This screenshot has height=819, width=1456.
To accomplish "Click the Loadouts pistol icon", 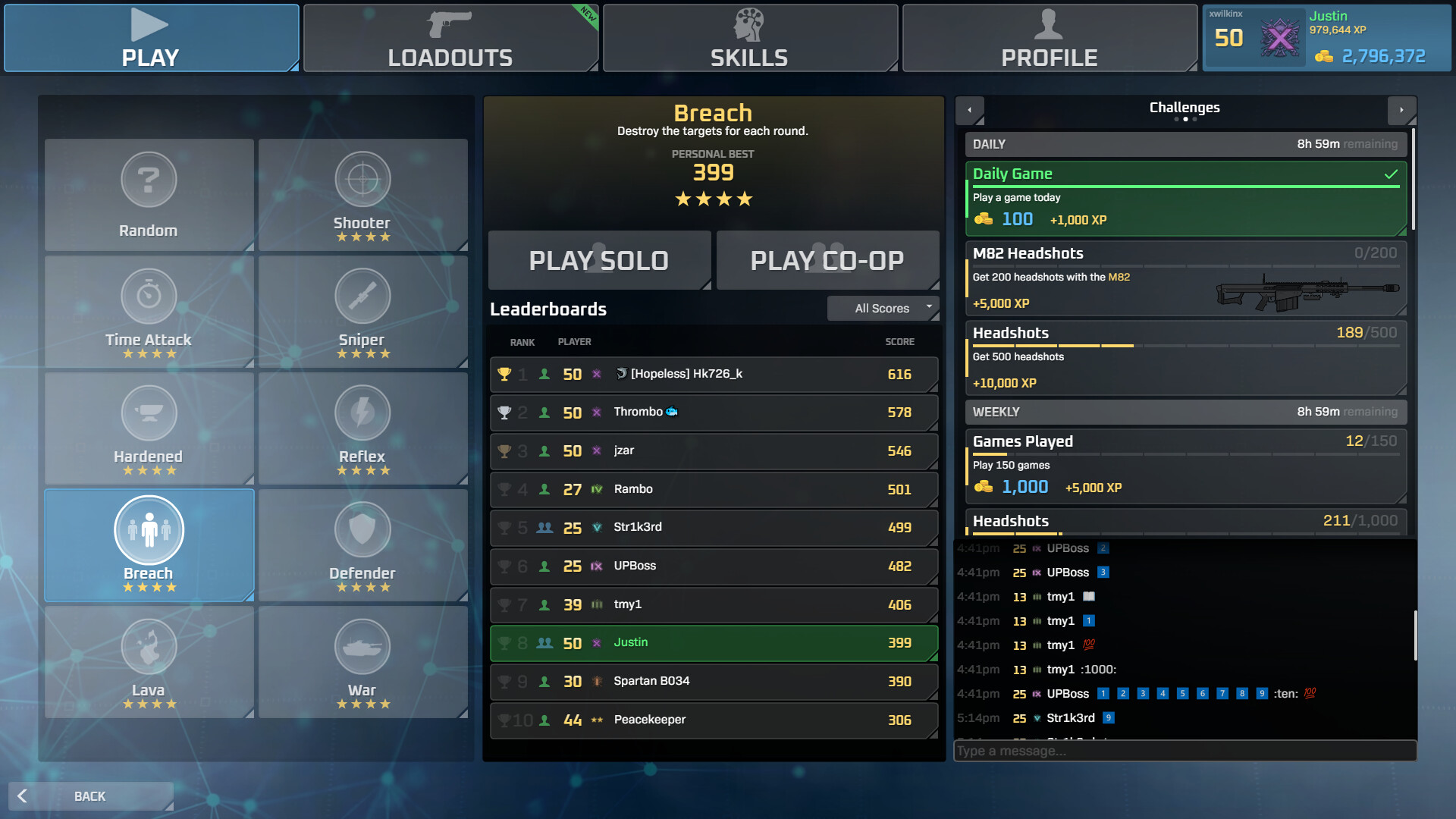I will pyautogui.click(x=449, y=24).
